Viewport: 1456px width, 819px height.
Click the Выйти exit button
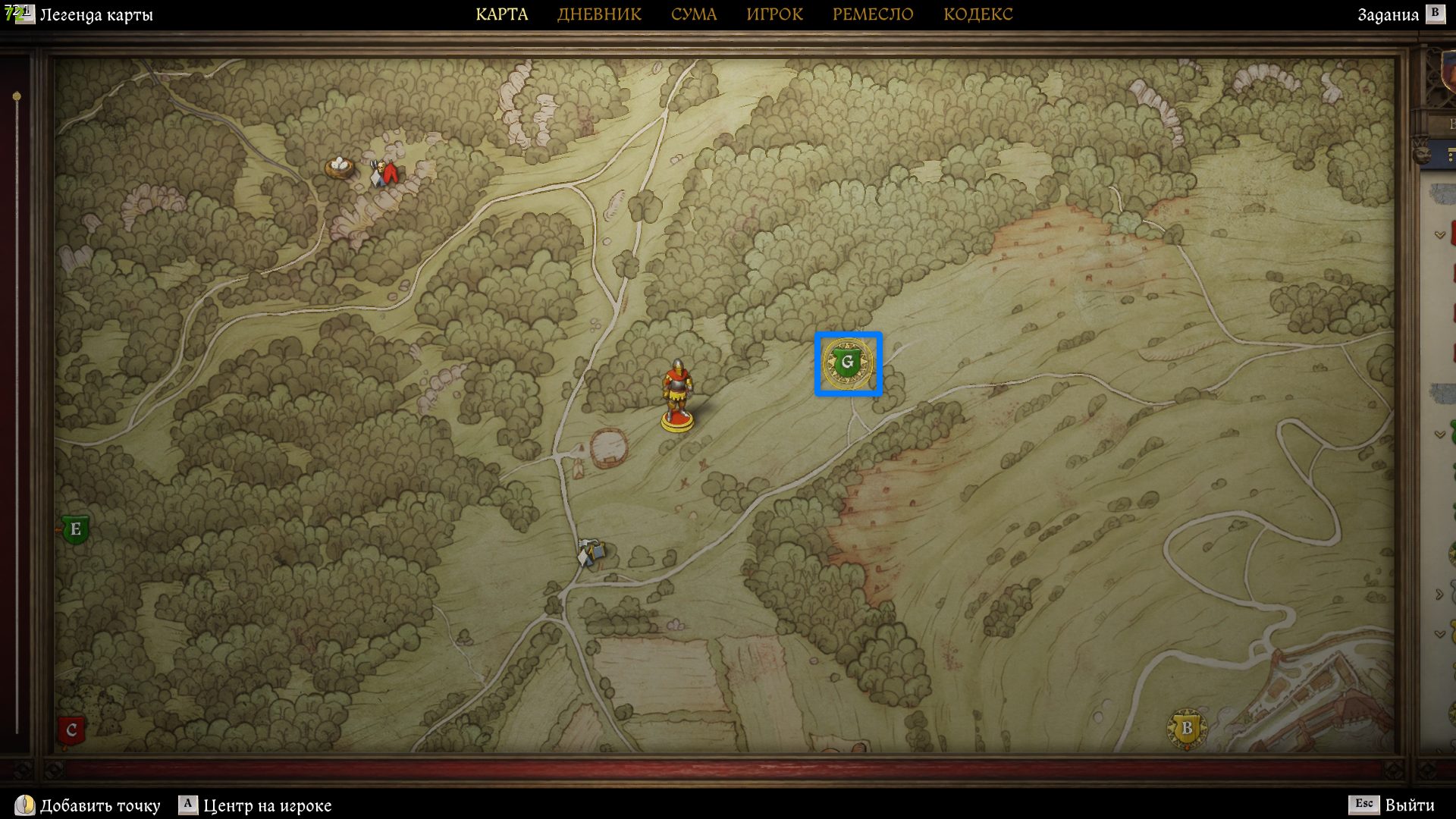tap(1408, 805)
